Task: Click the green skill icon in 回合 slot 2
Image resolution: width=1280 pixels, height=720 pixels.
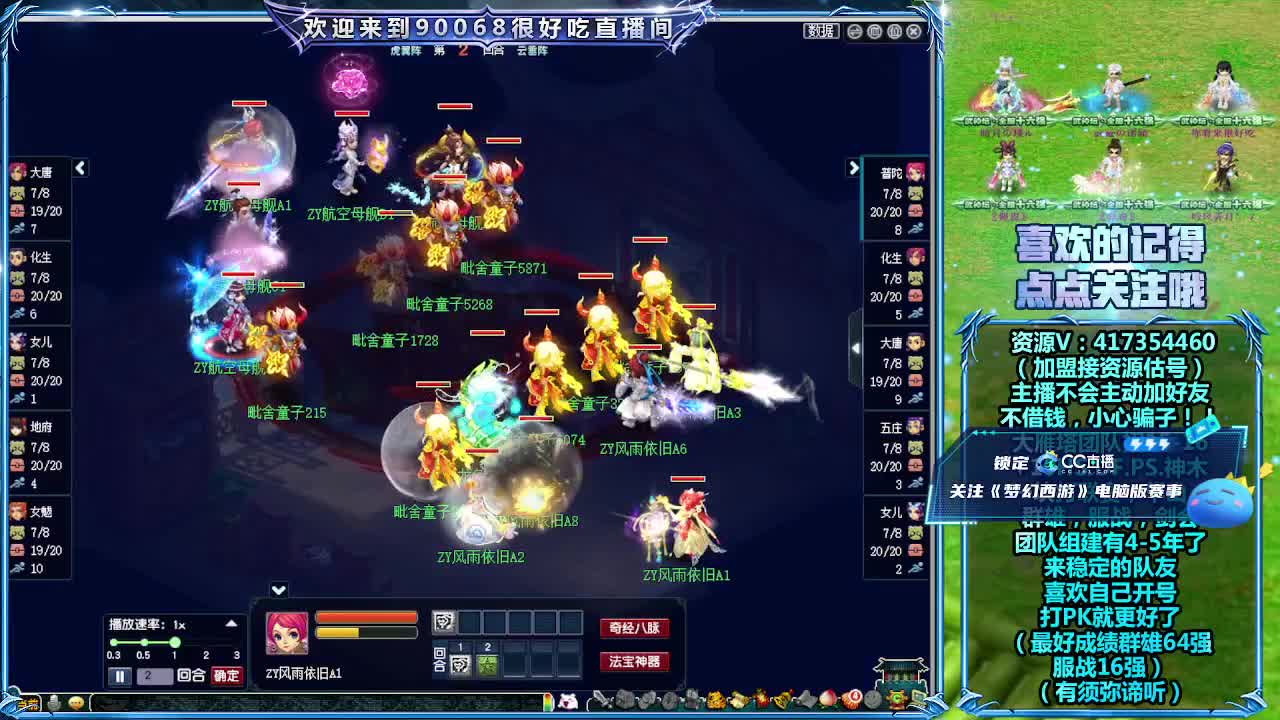Action: coord(490,663)
